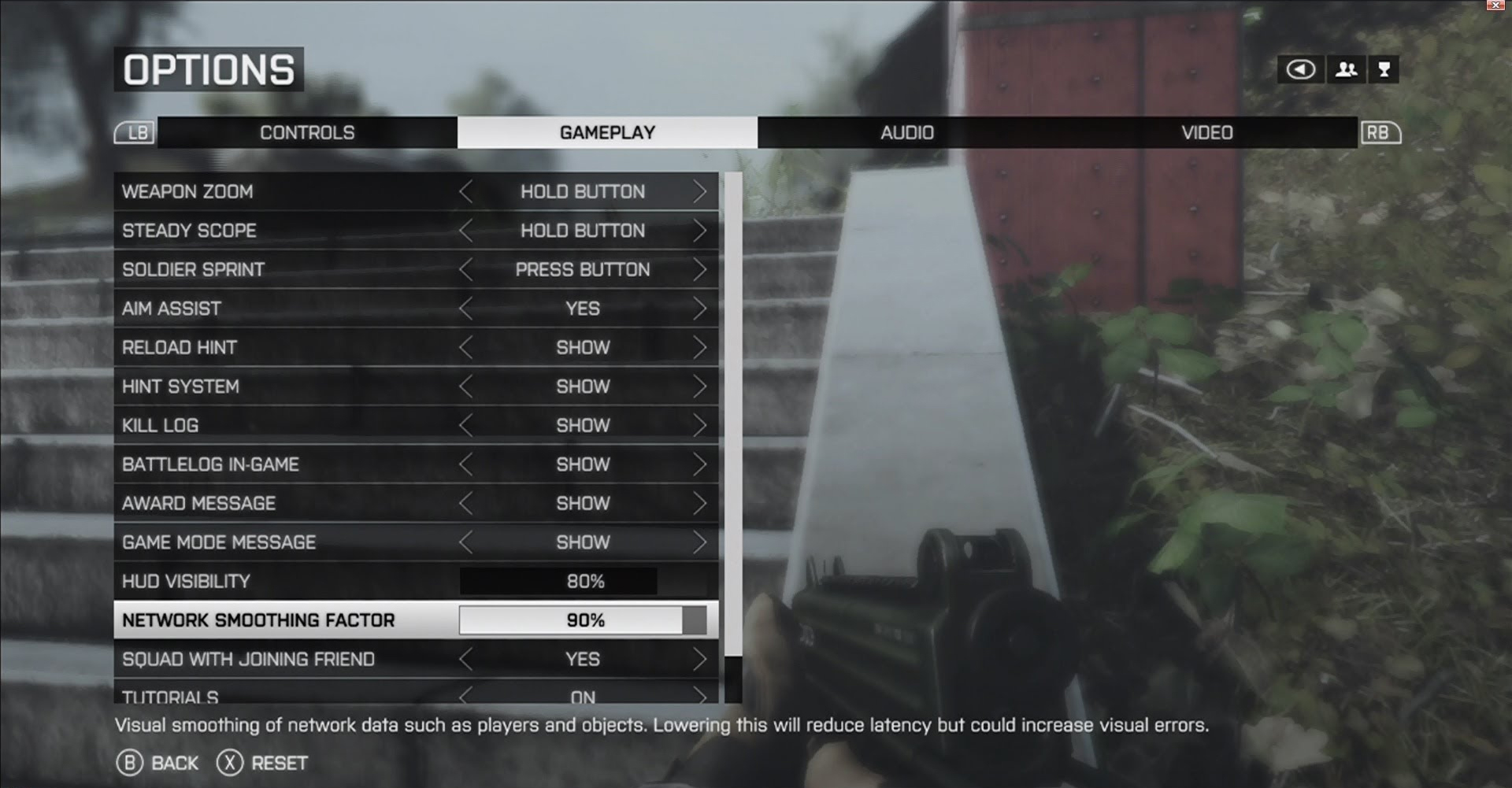Image resolution: width=1512 pixels, height=788 pixels.
Task: Click the right arrow for Hint System
Action: click(x=699, y=387)
